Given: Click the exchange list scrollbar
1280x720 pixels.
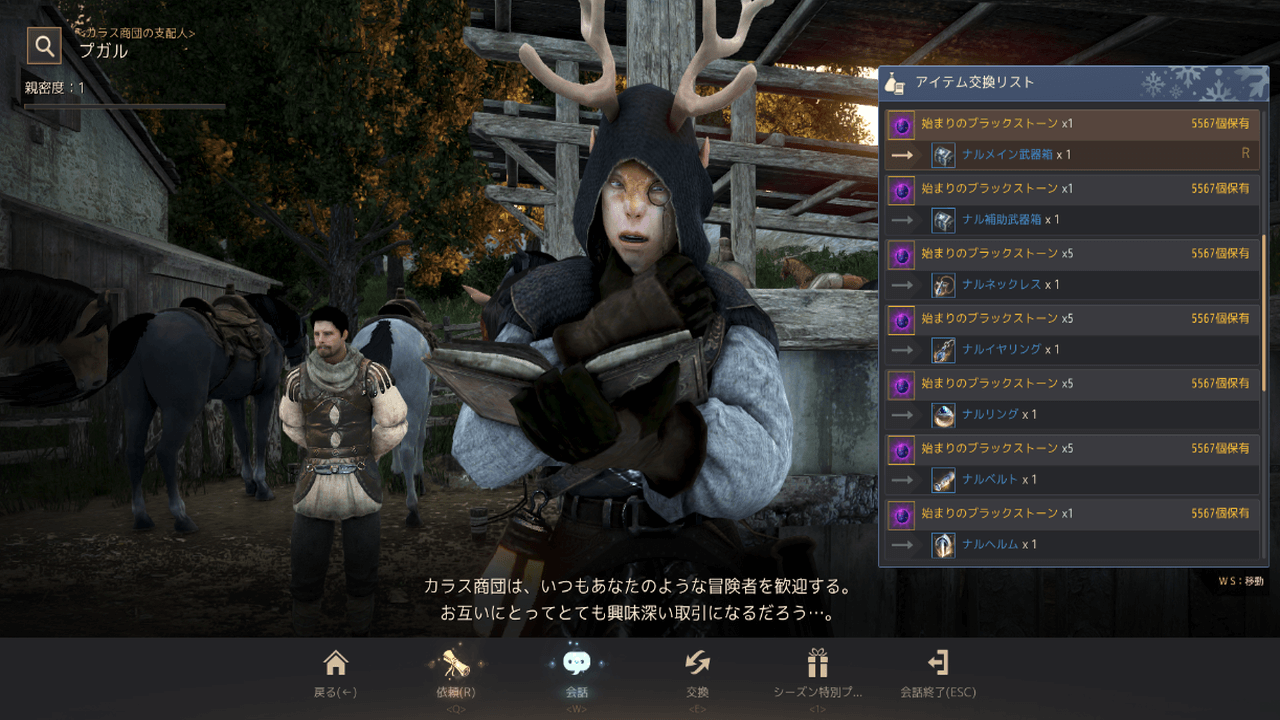Looking at the screenshot, I should [x=1264, y=310].
